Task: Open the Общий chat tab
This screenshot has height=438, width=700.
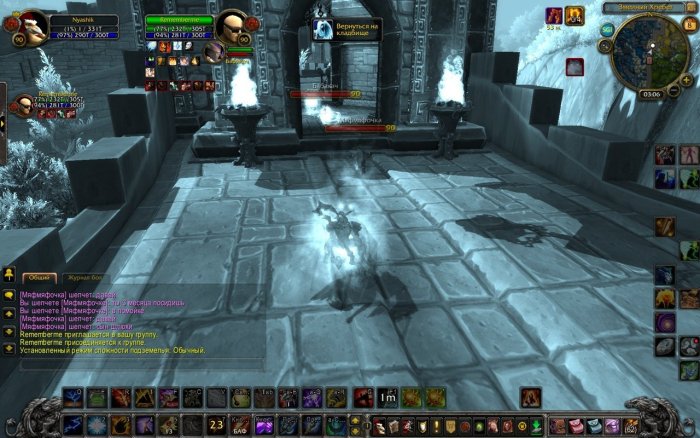Action: (x=39, y=276)
